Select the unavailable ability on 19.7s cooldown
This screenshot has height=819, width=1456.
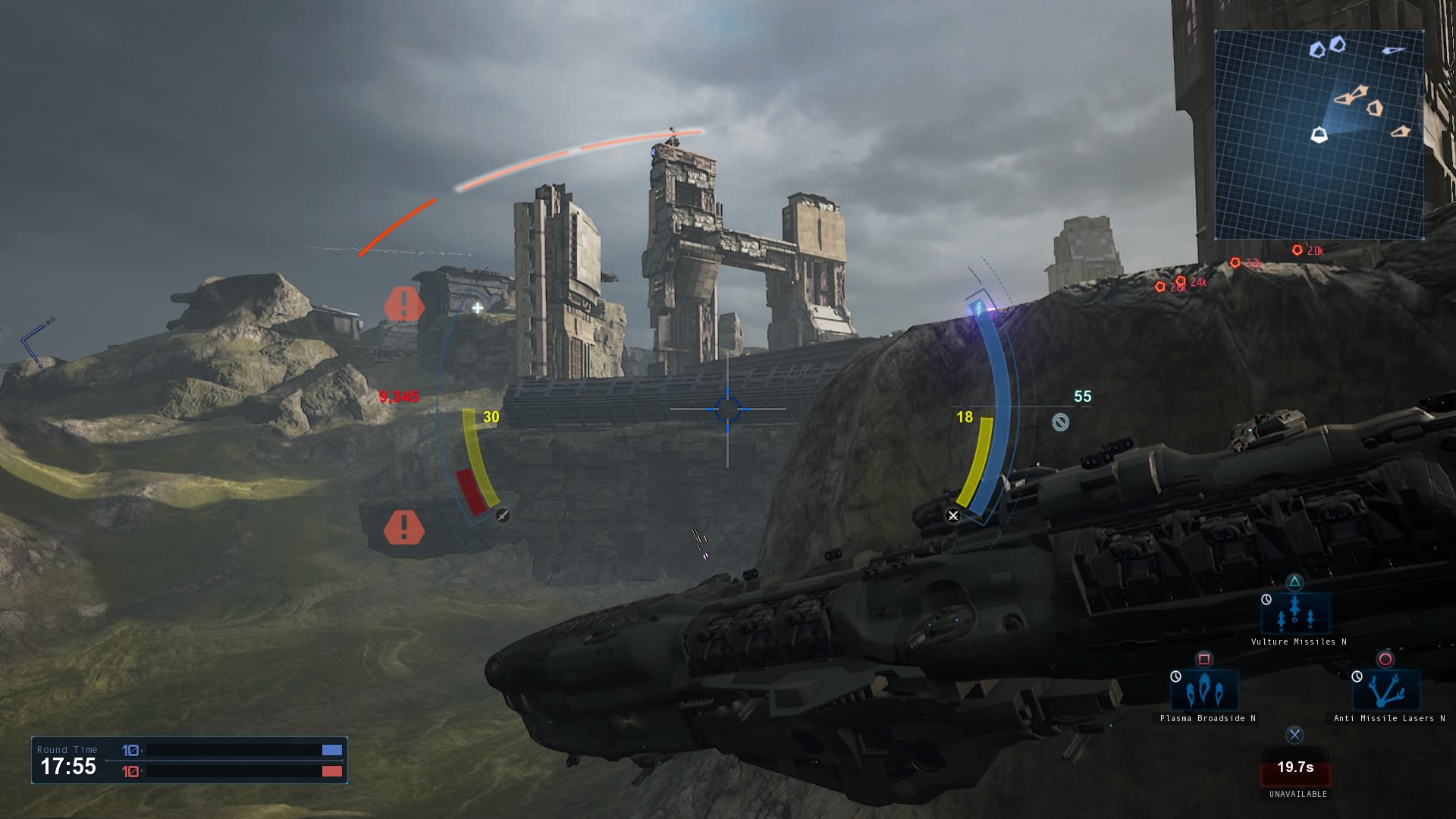click(x=1295, y=767)
